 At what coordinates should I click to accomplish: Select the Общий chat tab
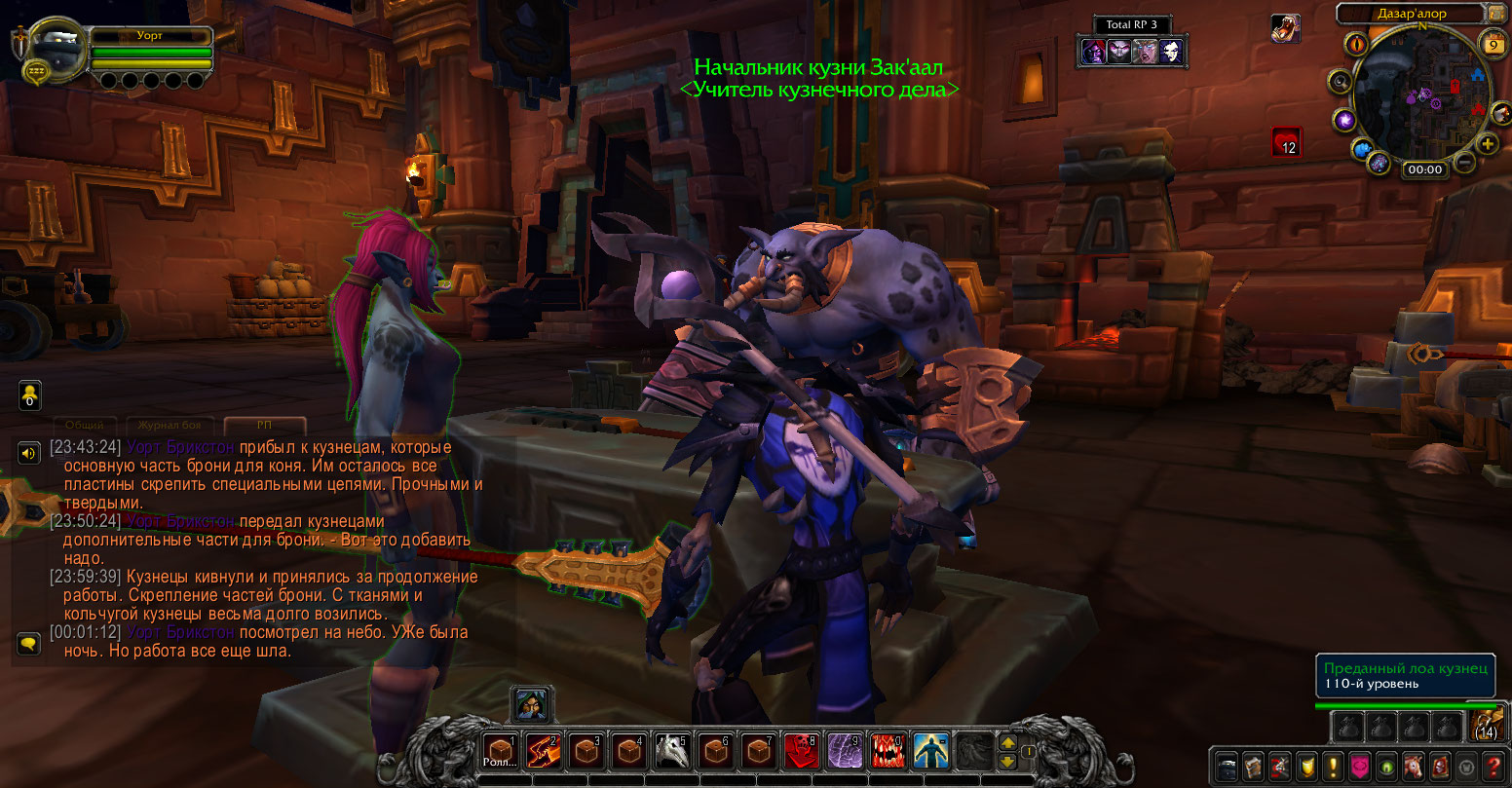(85, 426)
